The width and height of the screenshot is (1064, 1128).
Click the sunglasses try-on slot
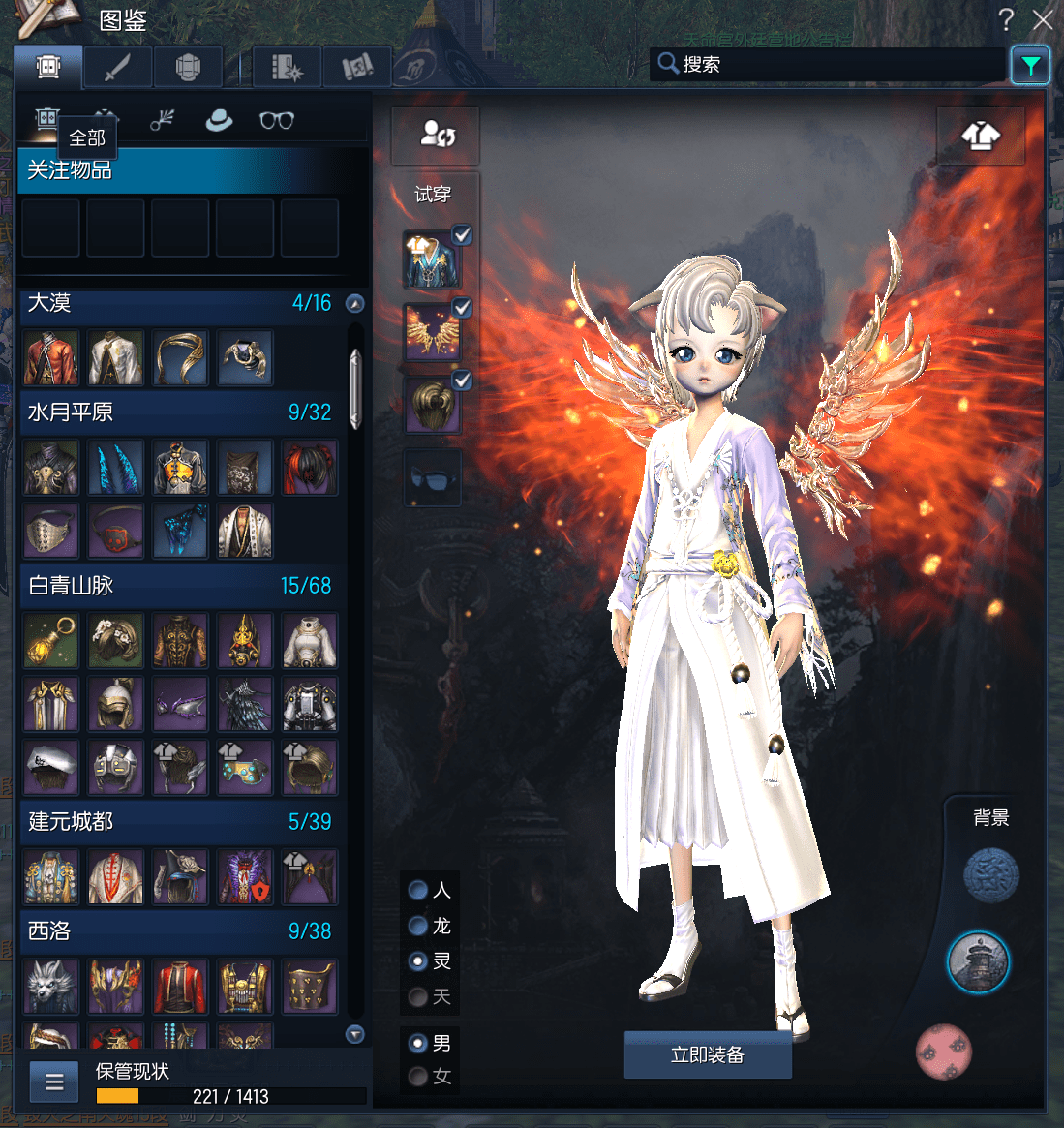[x=432, y=477]
